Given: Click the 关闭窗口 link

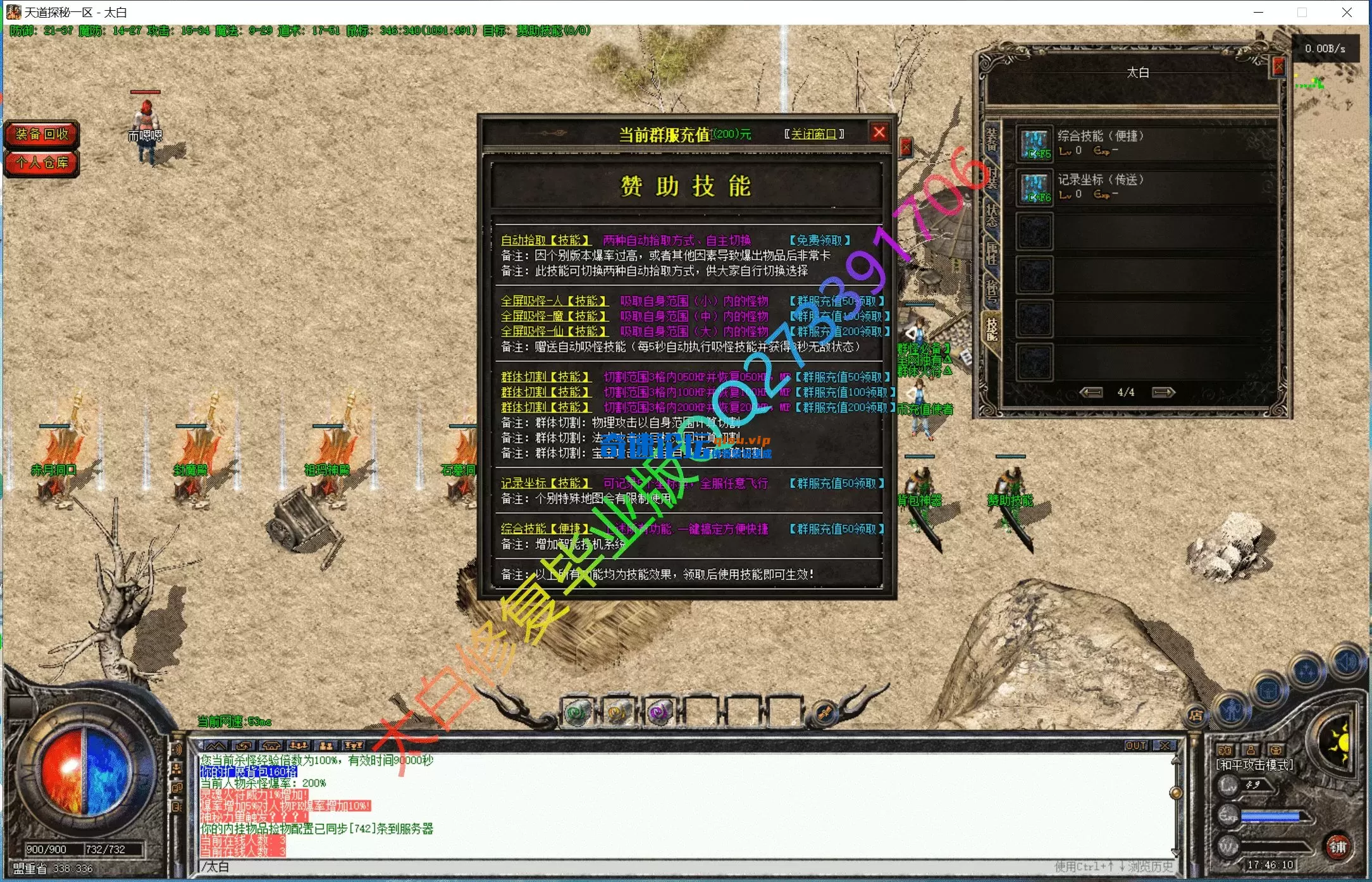Looking at the screenshot, I should point(813,134).
